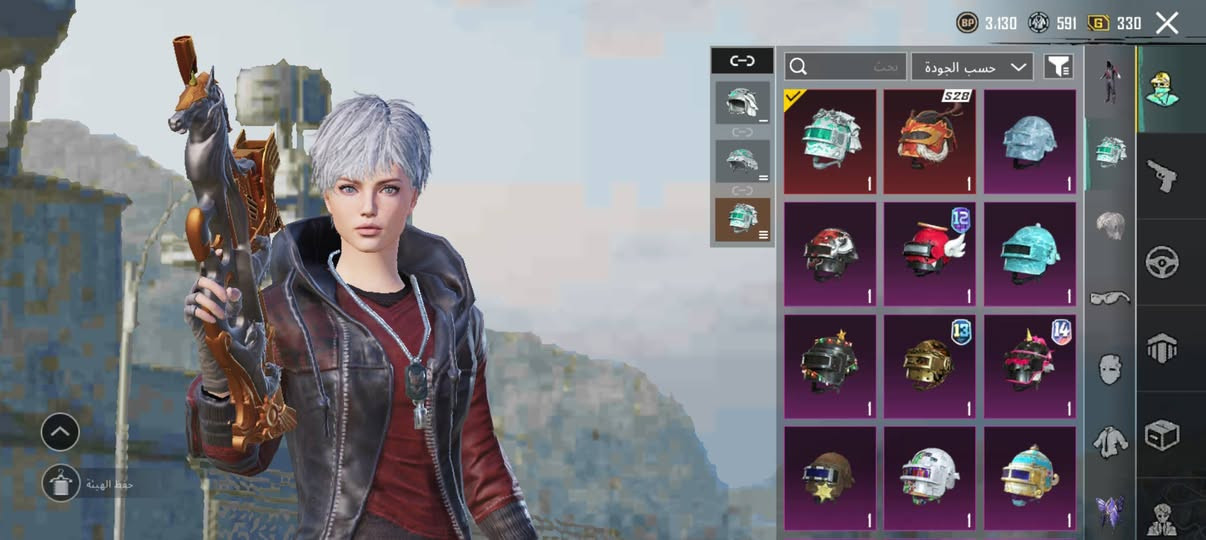Open the steering wheel vehicles tab
Image resolution: width=1206 pixels, height=540 pixels.
click(1162, 262)
